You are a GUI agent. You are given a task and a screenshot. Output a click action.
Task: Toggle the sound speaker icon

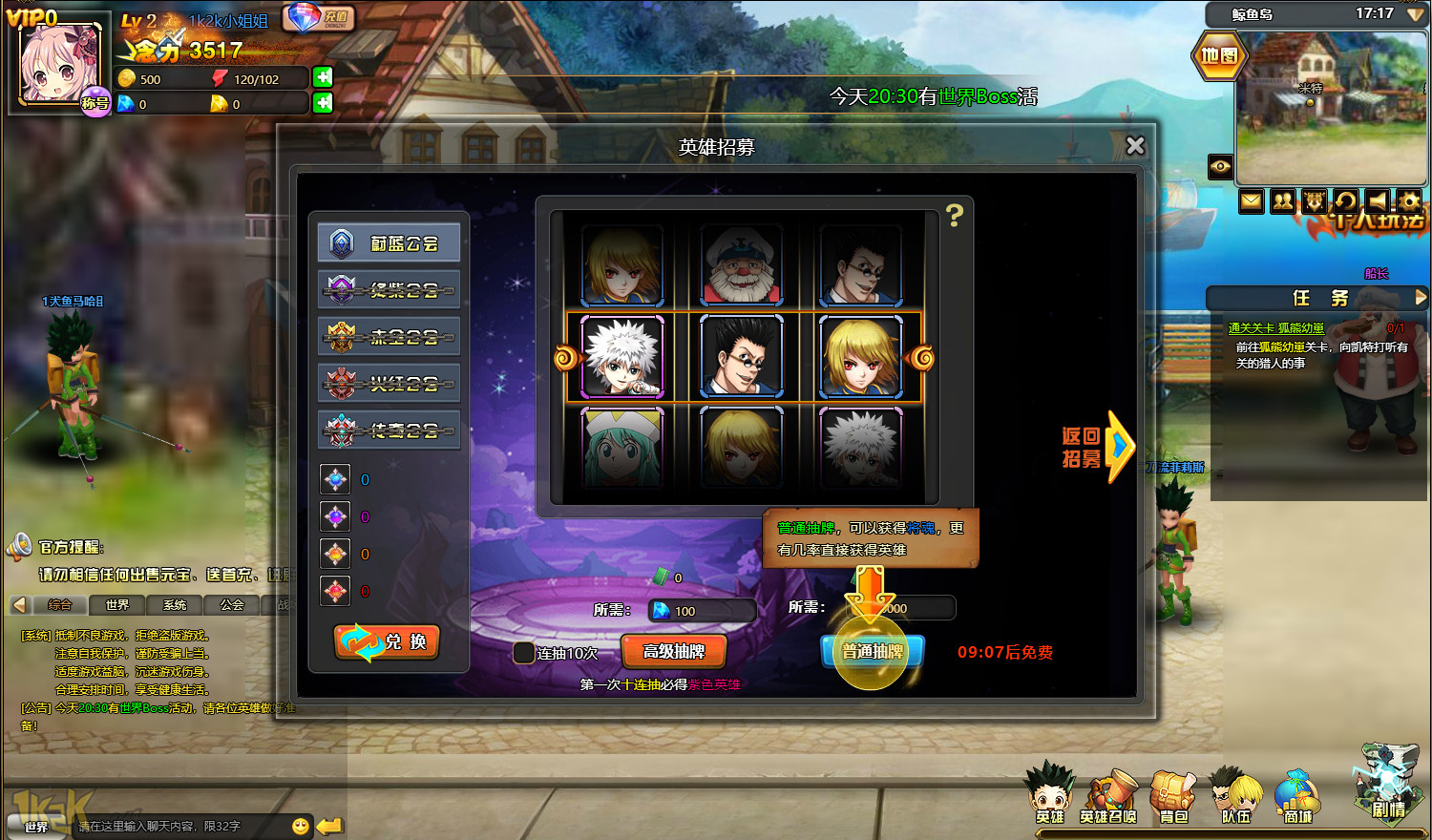pos(1377,201)
